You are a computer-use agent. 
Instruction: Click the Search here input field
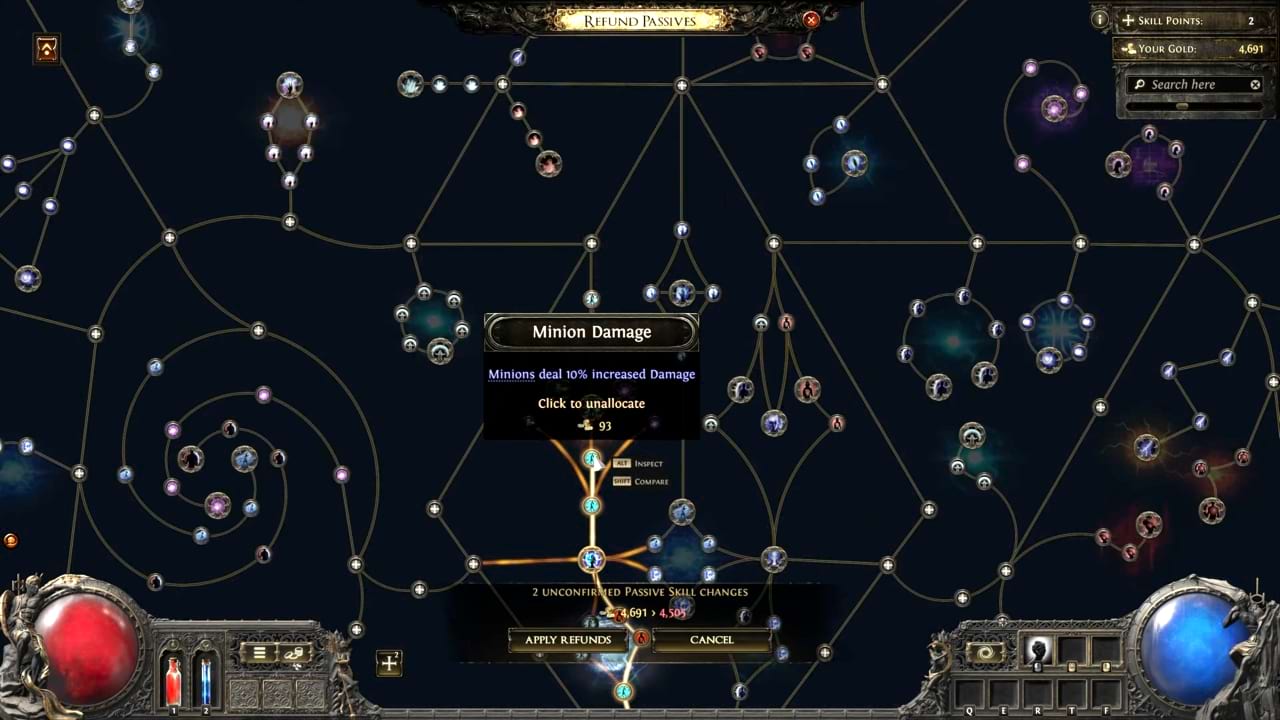point(1190,84)
